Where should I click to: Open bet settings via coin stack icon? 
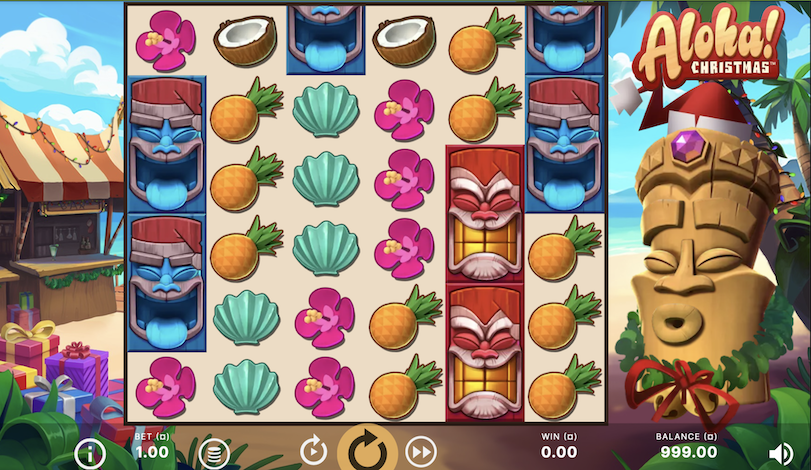pos(212,453)
